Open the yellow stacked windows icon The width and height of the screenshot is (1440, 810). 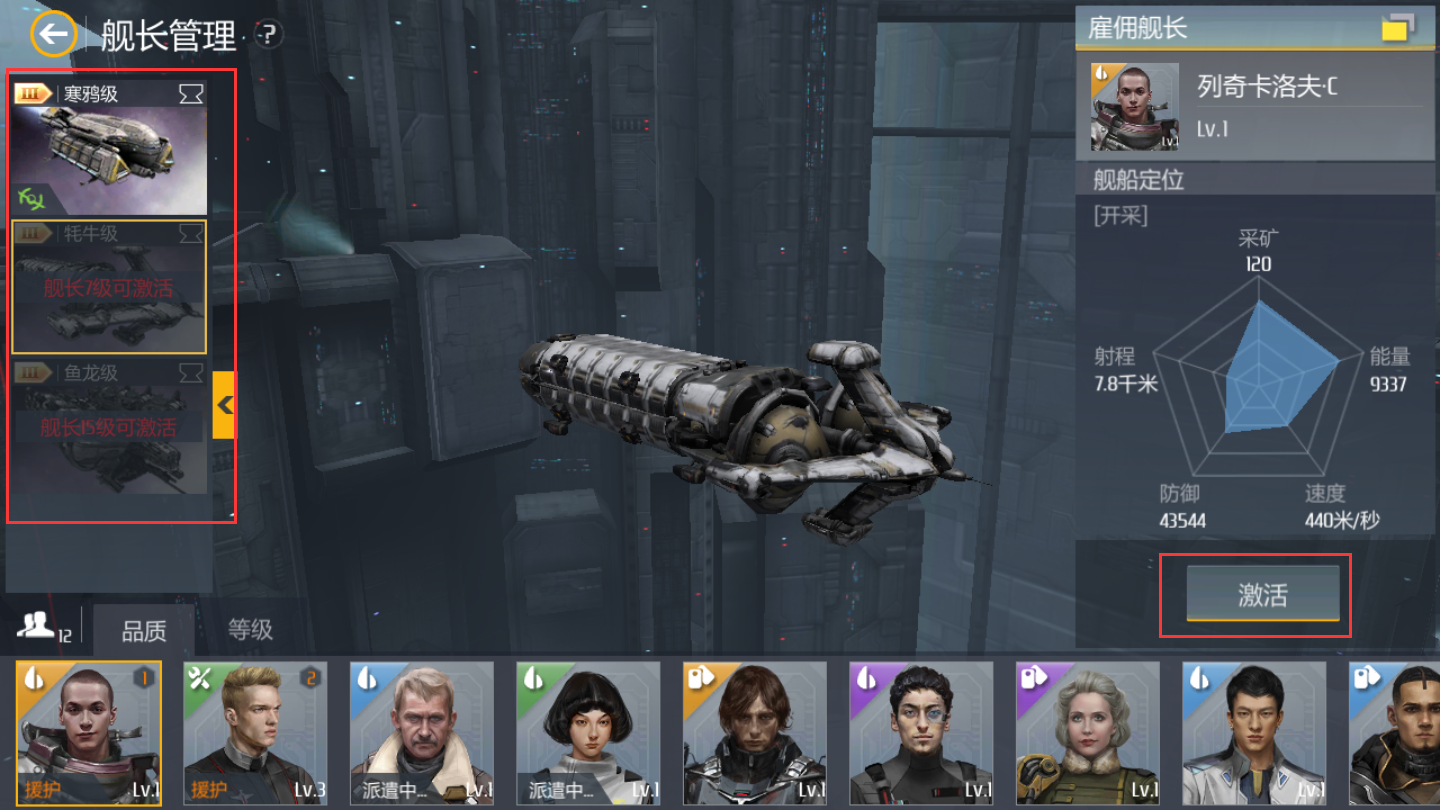pyautogui.click(x=1398, y=27)
